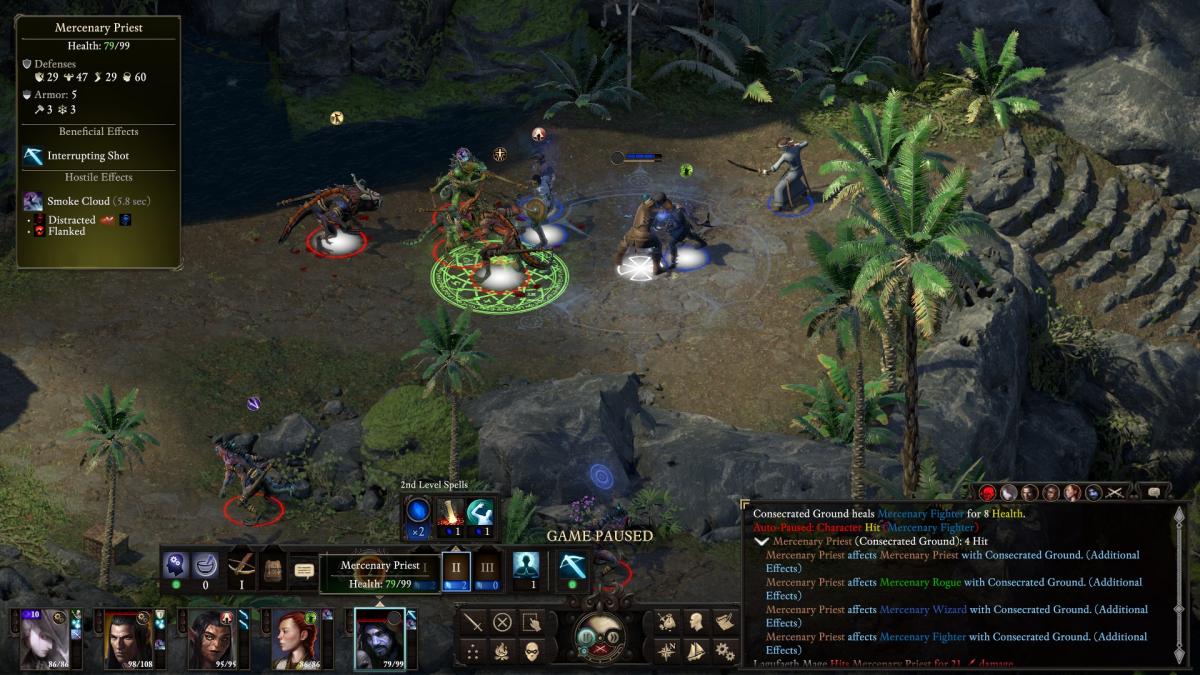Open the ship management button
This screenshot has height=675, width=1200.
click(695, 651)
